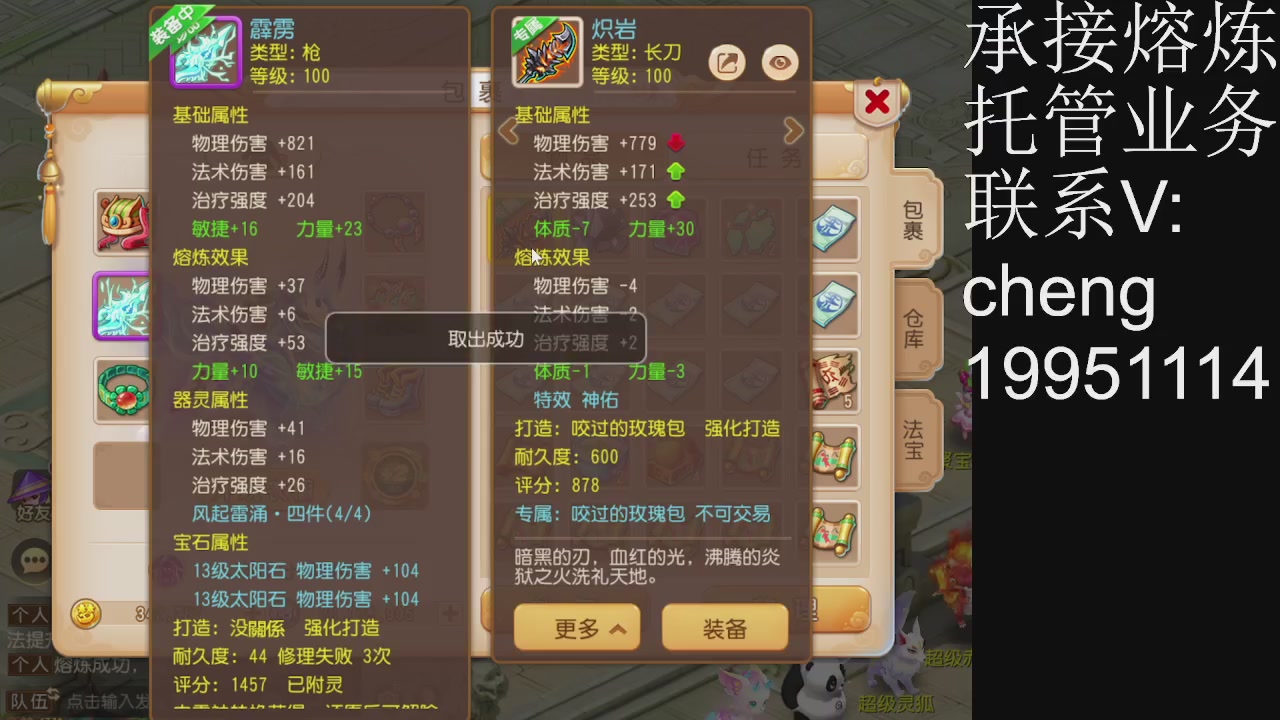Click the green ring item in equipment list

[122, 391]
